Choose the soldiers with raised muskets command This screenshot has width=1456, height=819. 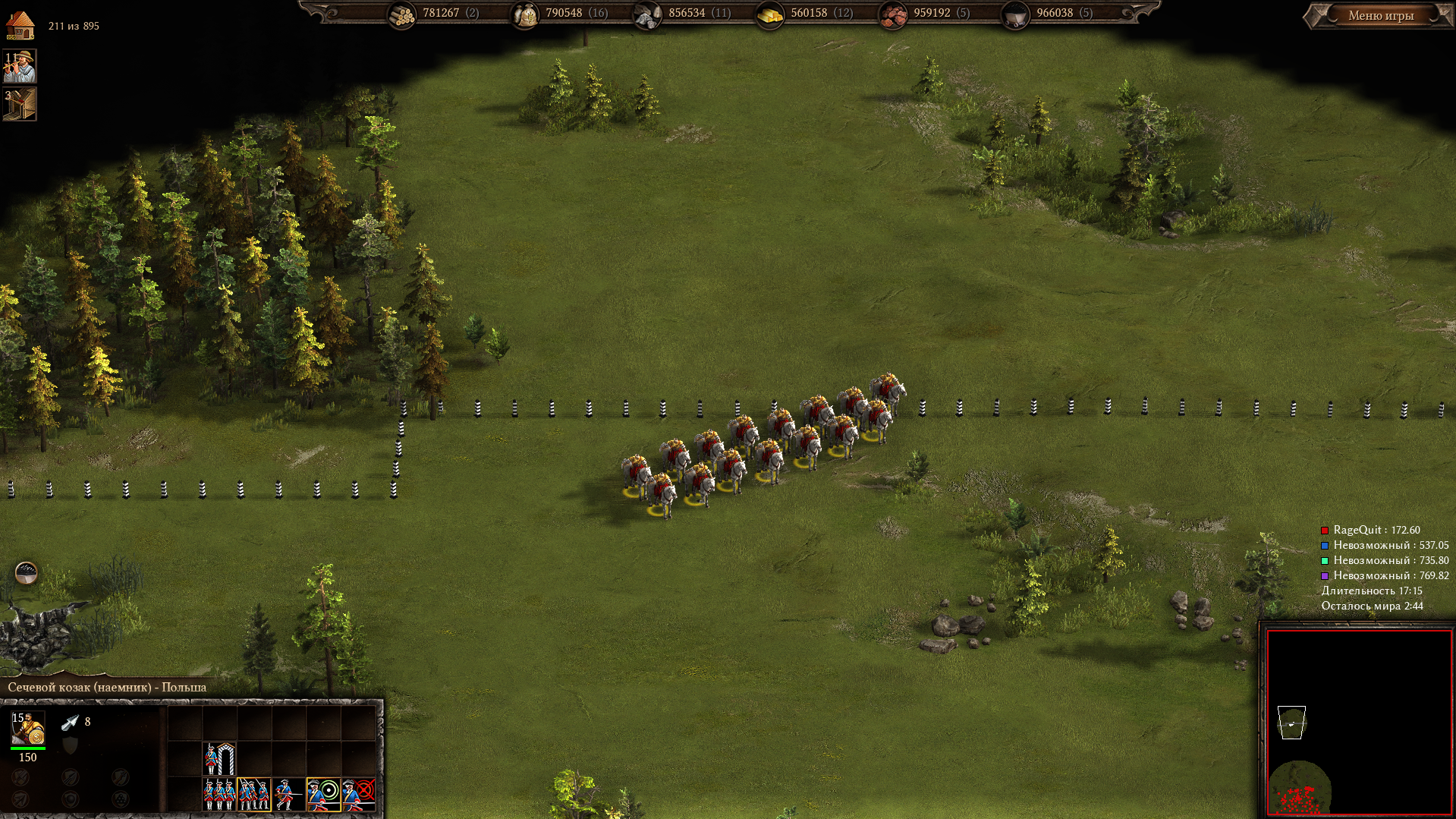254,794
